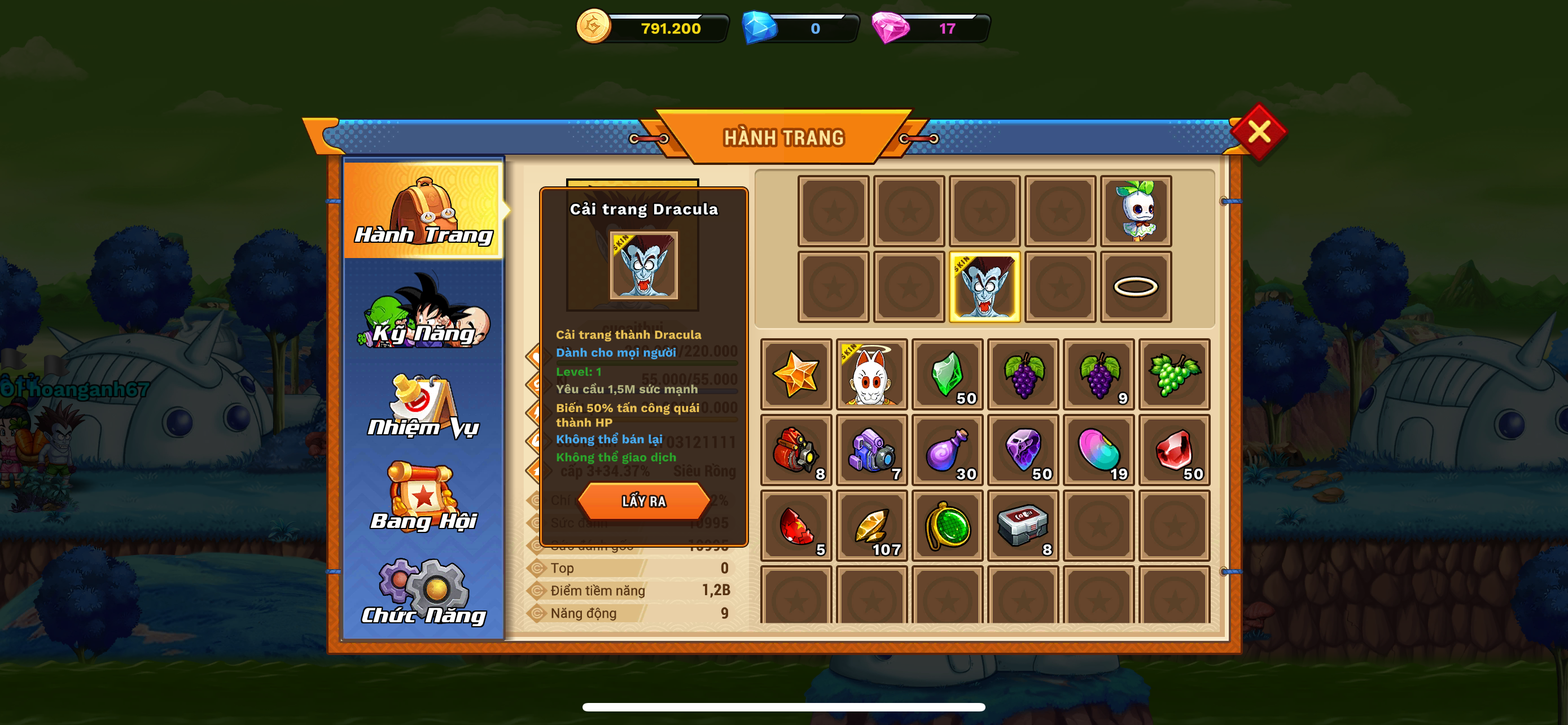Click the LẤY RA button
Image resolution: width=1568 pixels, height=725 pixels.
[x=643, y=501]
